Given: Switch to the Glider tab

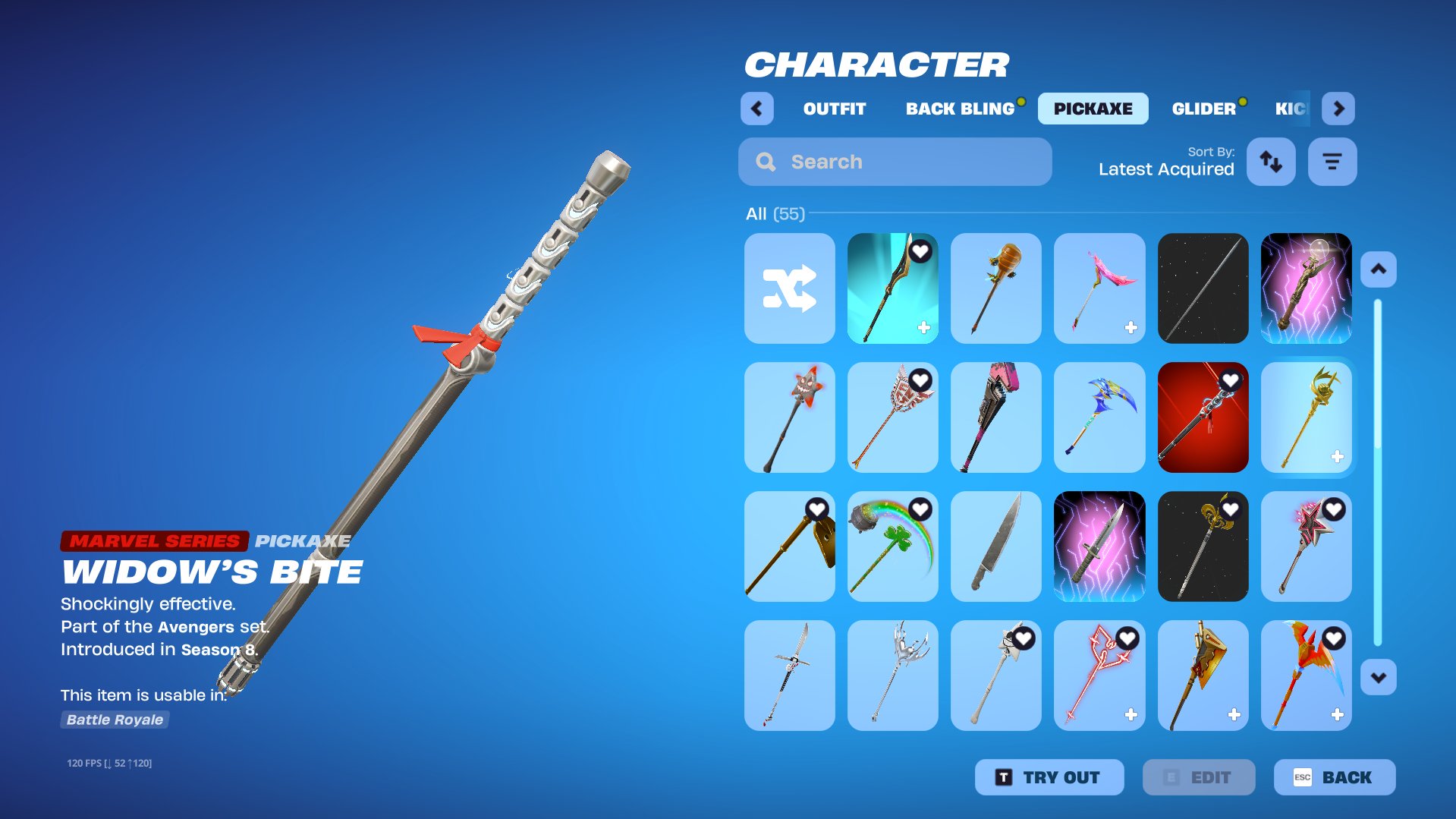Looking at the screenshot, I should pyautogui.click(x=1203, y=109).
